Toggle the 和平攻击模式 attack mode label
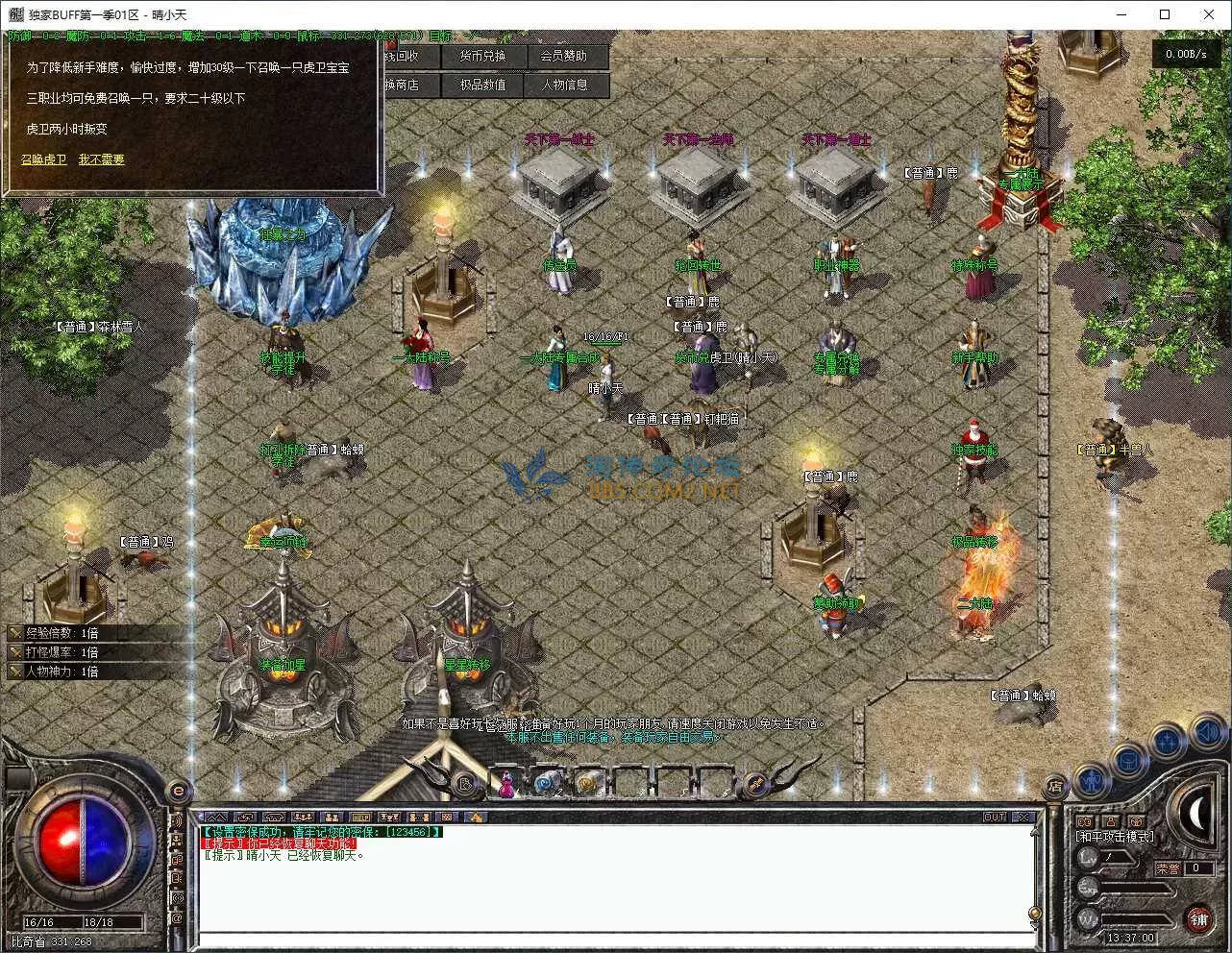 click(x=1115, y=837)
